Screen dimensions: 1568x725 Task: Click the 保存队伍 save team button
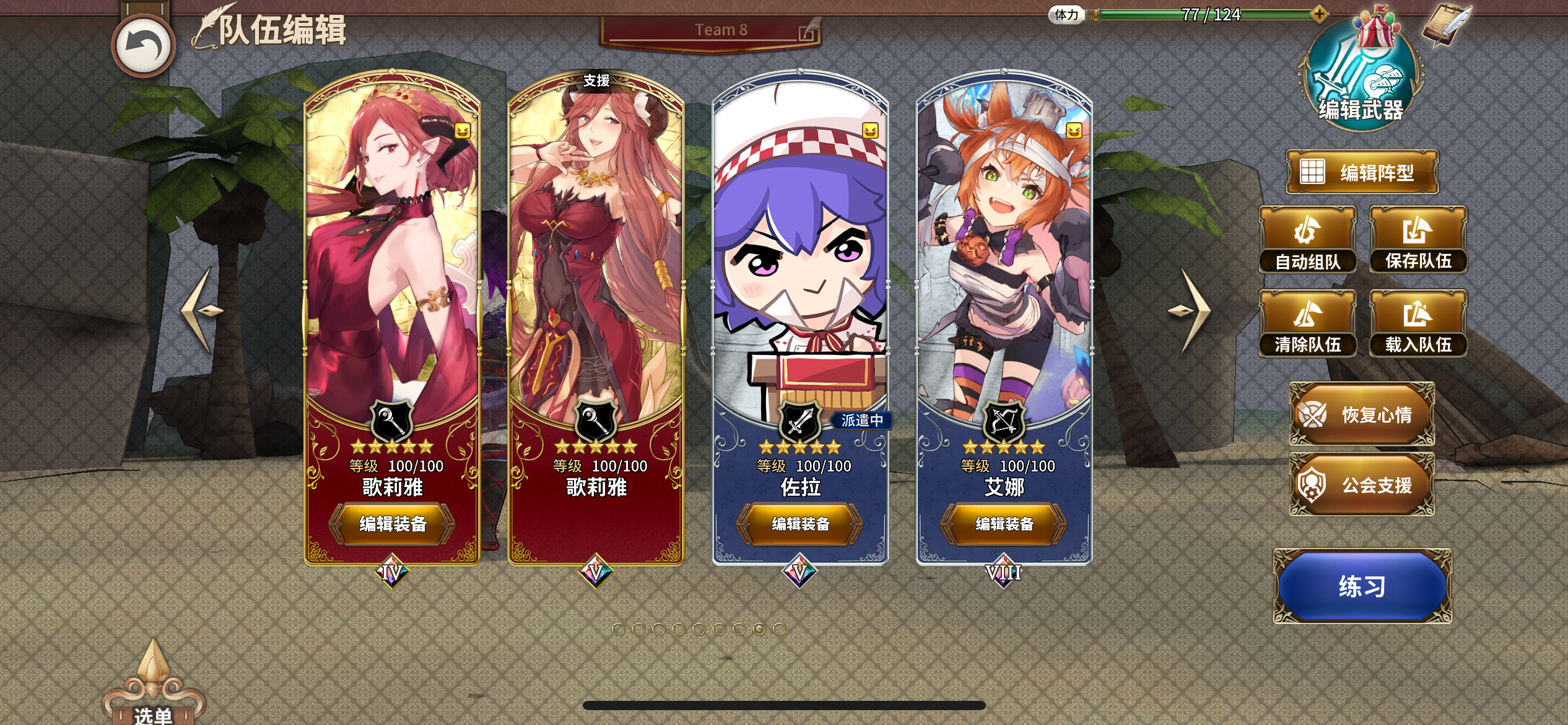(1418, 239)
